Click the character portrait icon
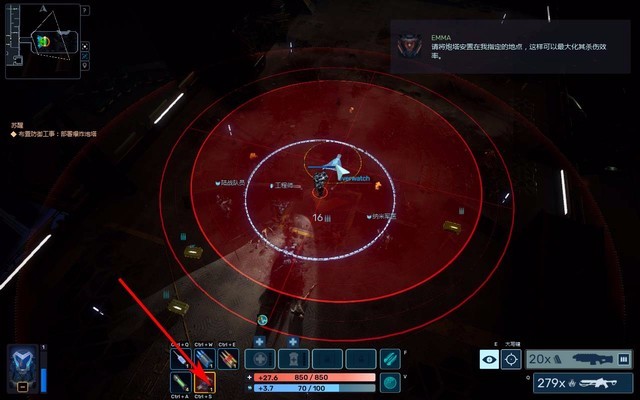Viewport: 640px width, 400px height. (x=23, y=365)
